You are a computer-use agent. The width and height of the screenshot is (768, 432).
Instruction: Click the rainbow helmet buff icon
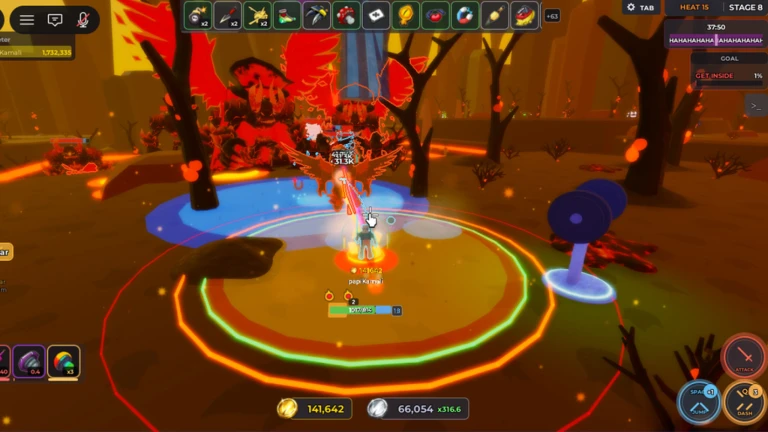(63, 362)
